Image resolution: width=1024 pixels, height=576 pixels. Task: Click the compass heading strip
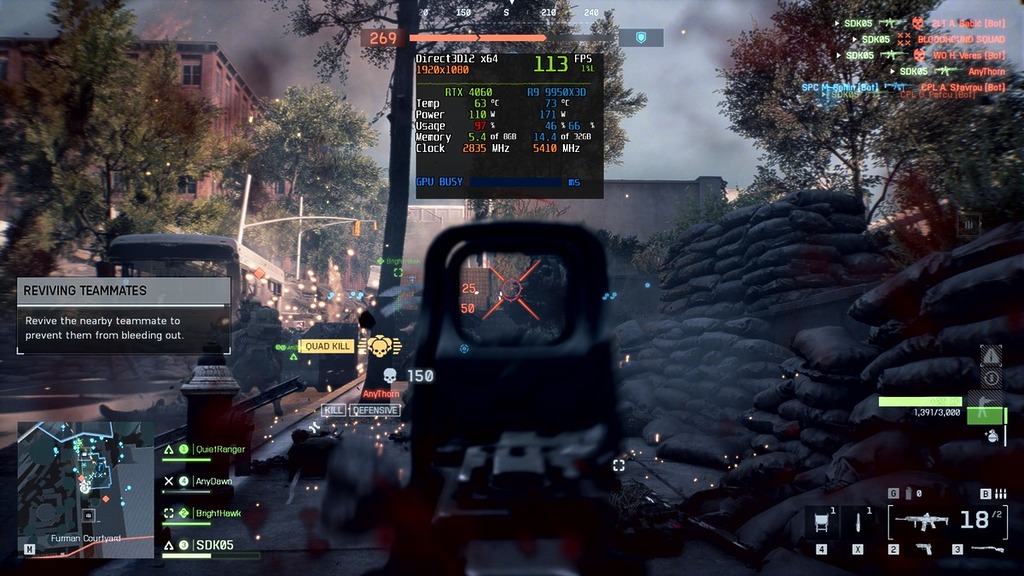[x=506, y=13]
